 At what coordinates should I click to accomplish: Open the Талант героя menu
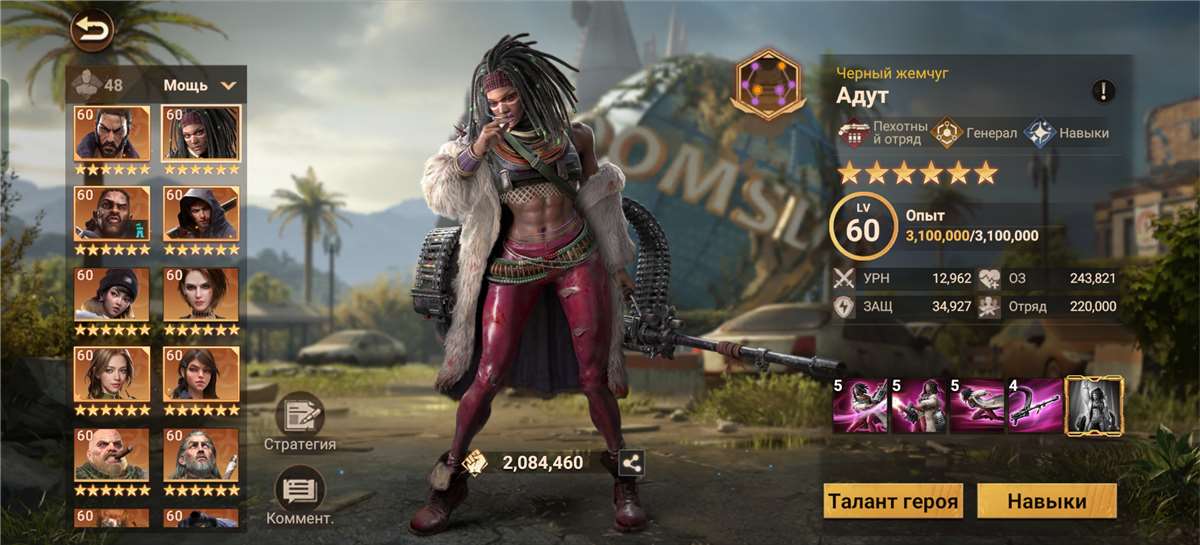(x=893, y=501)
